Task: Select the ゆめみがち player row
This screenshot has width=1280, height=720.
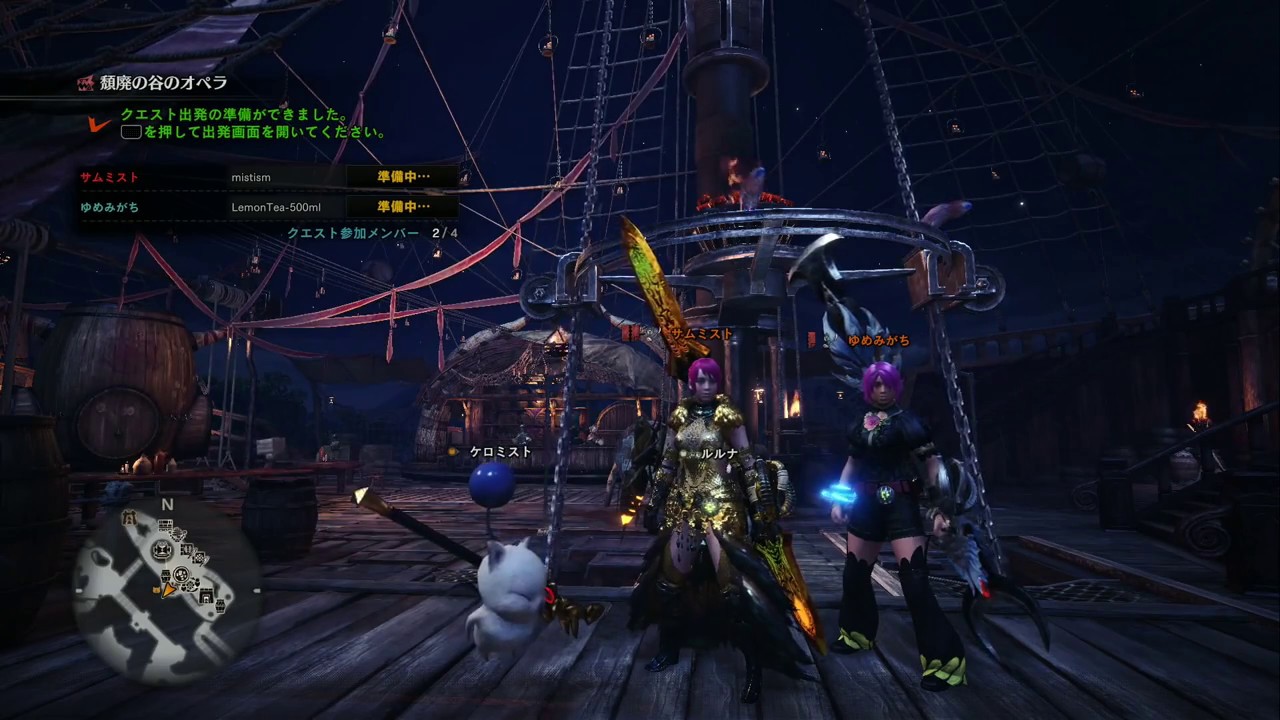Action: (x=268, y=207)
